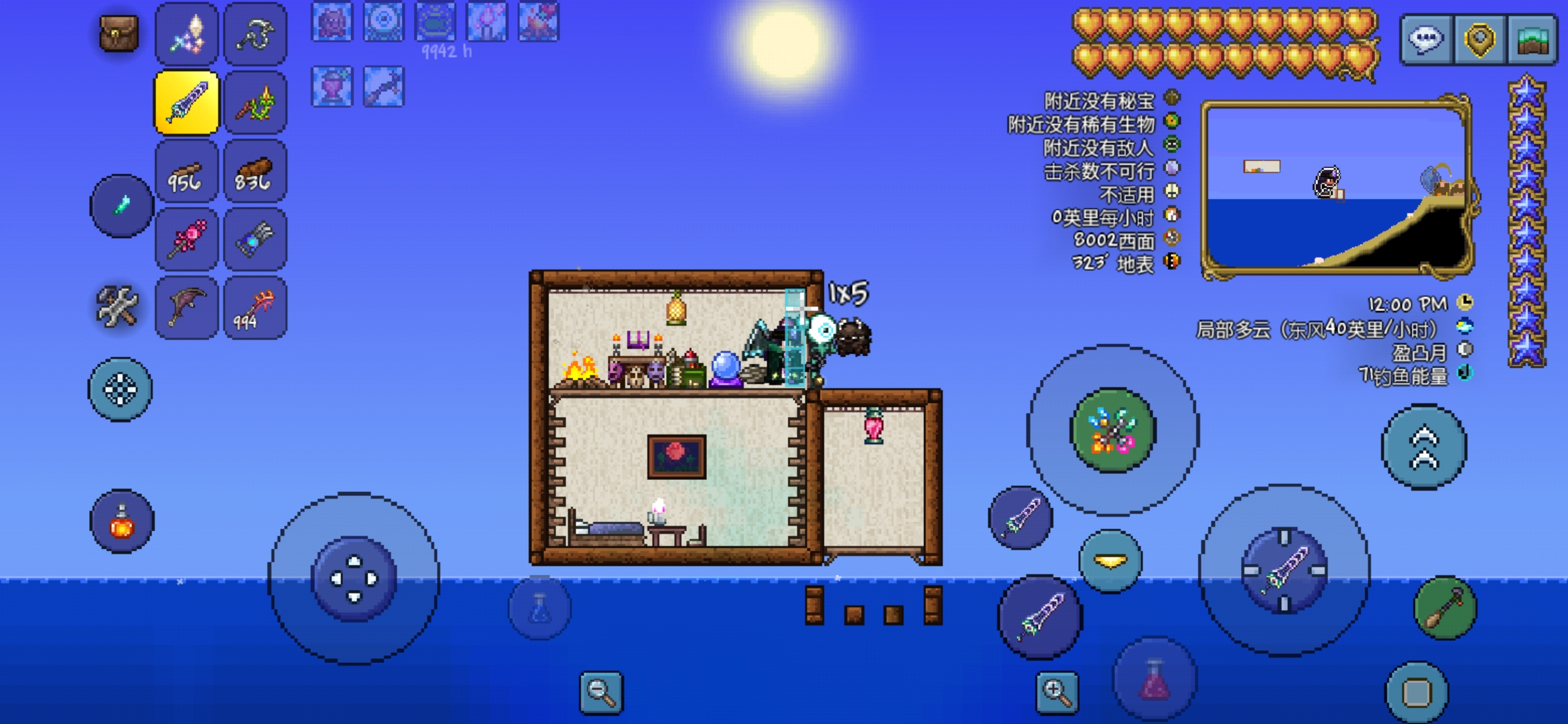Zoom in with the plus magnifier

[x=1057, y=692]
